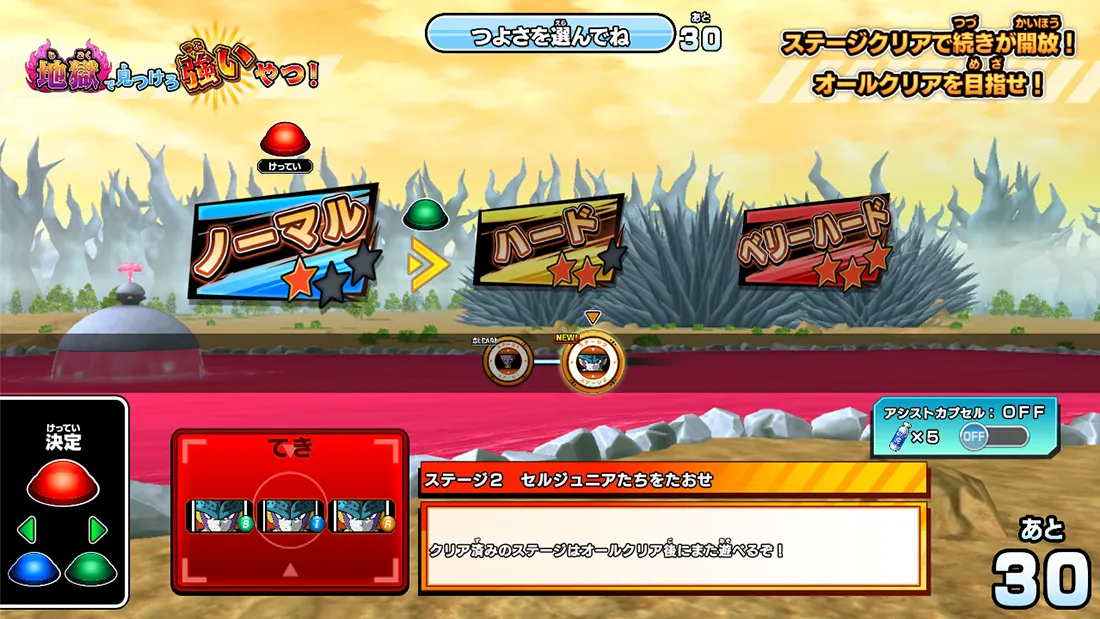1100x619 pixels.
Task: Select the NEW stage 2 medallion
Action: (592, 362)
